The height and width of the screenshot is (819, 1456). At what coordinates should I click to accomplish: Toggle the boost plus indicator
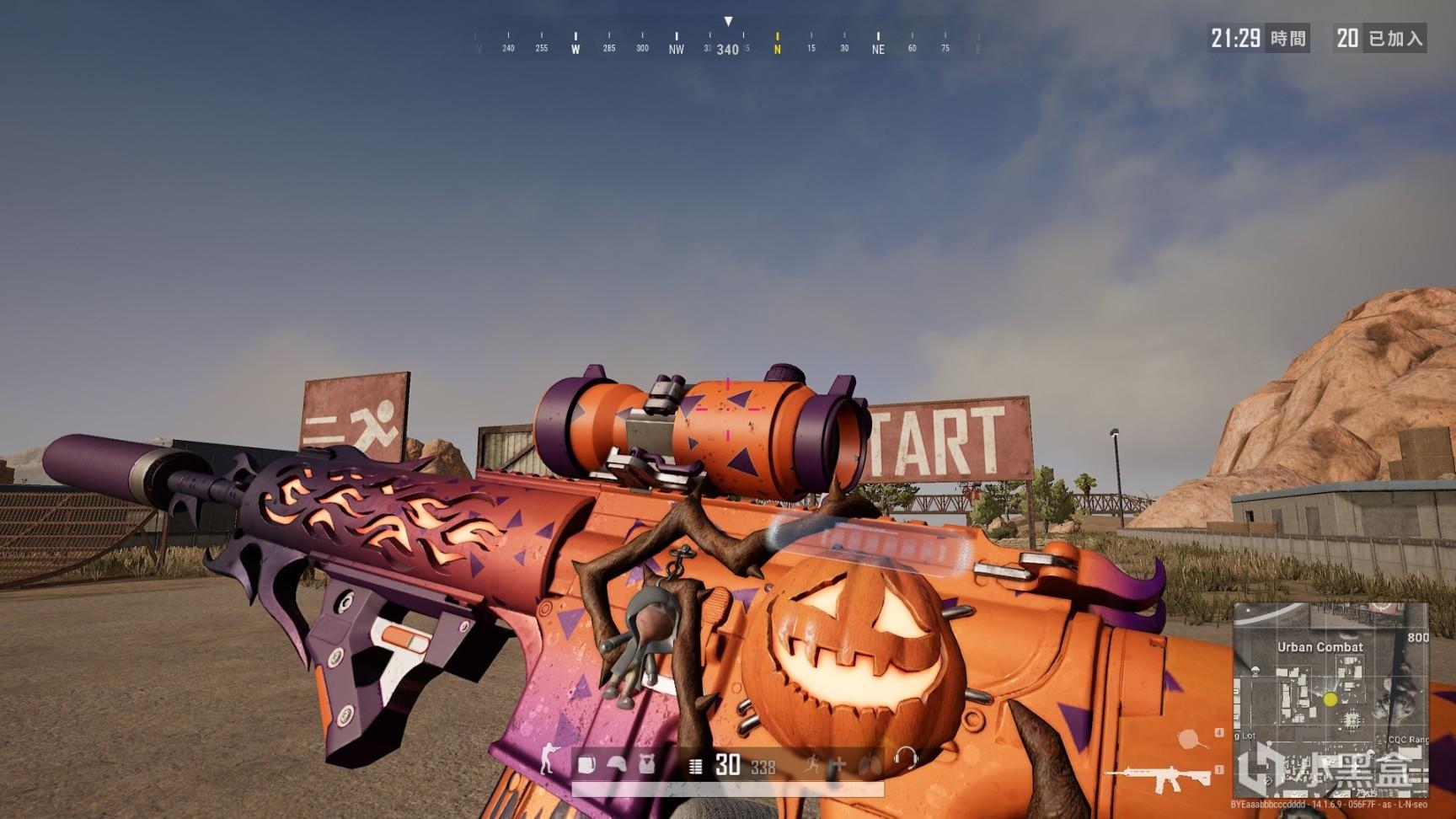(x=839, y=763)
